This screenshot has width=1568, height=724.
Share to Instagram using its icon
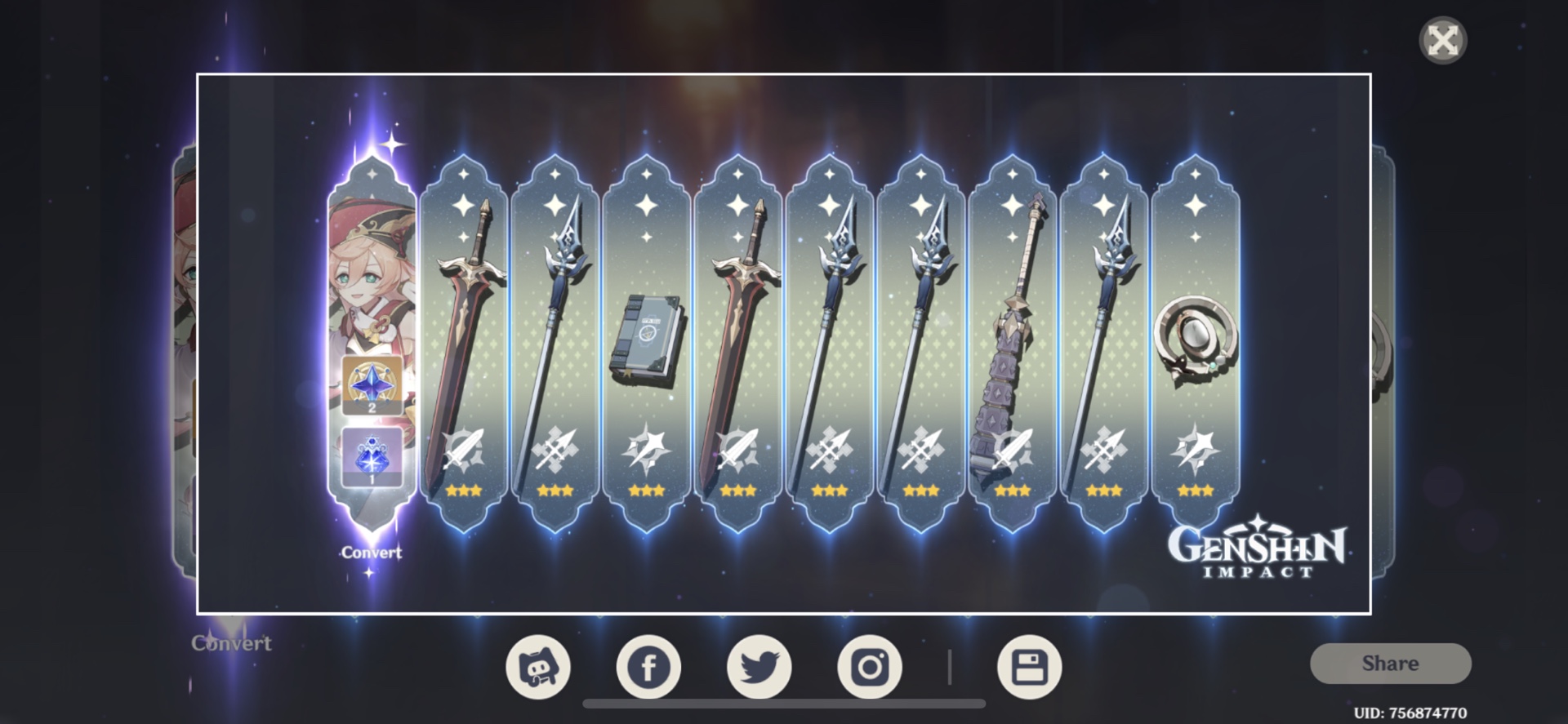tap(870, 666)
